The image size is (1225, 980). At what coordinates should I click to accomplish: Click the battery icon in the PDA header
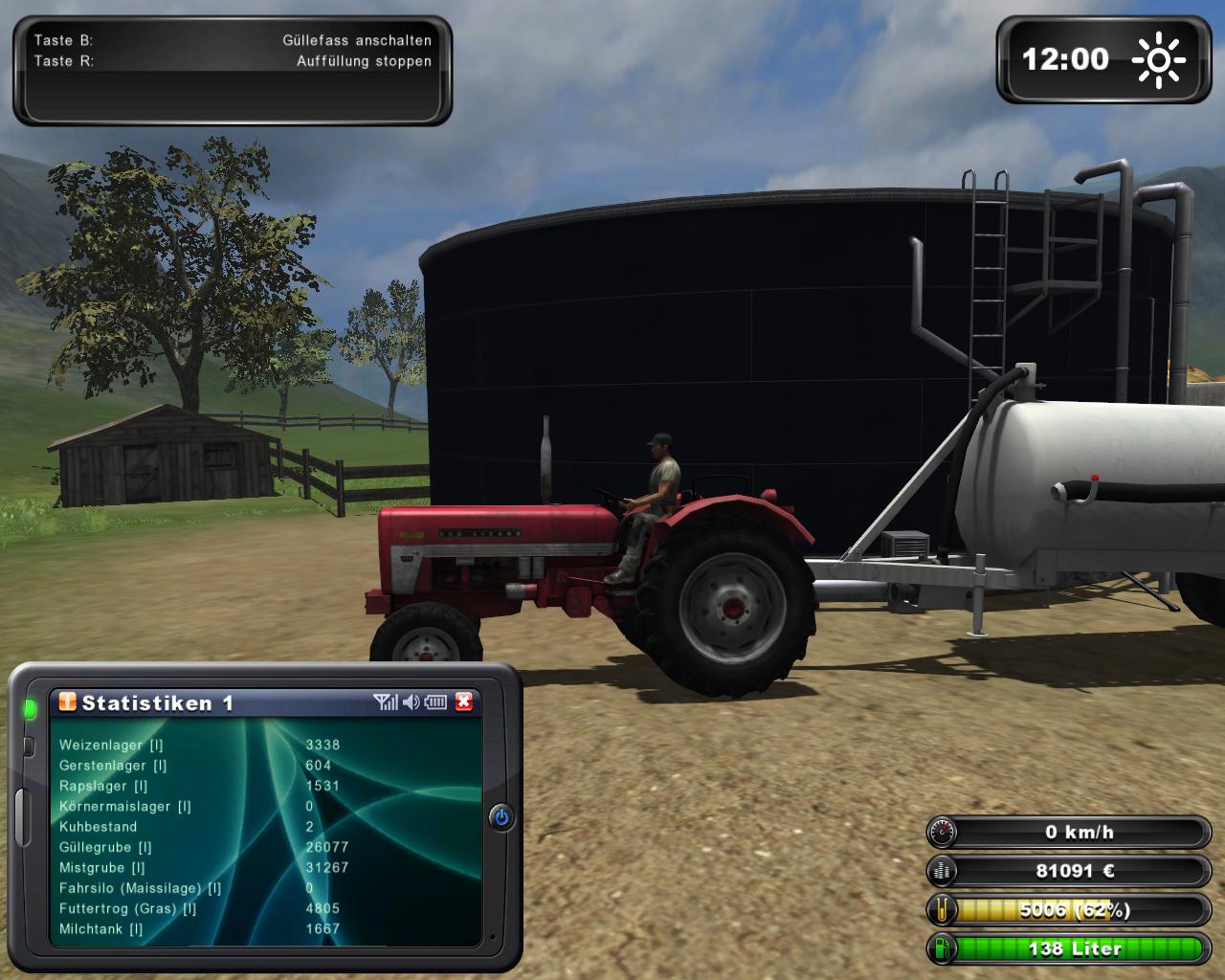(x=436, y=702)
